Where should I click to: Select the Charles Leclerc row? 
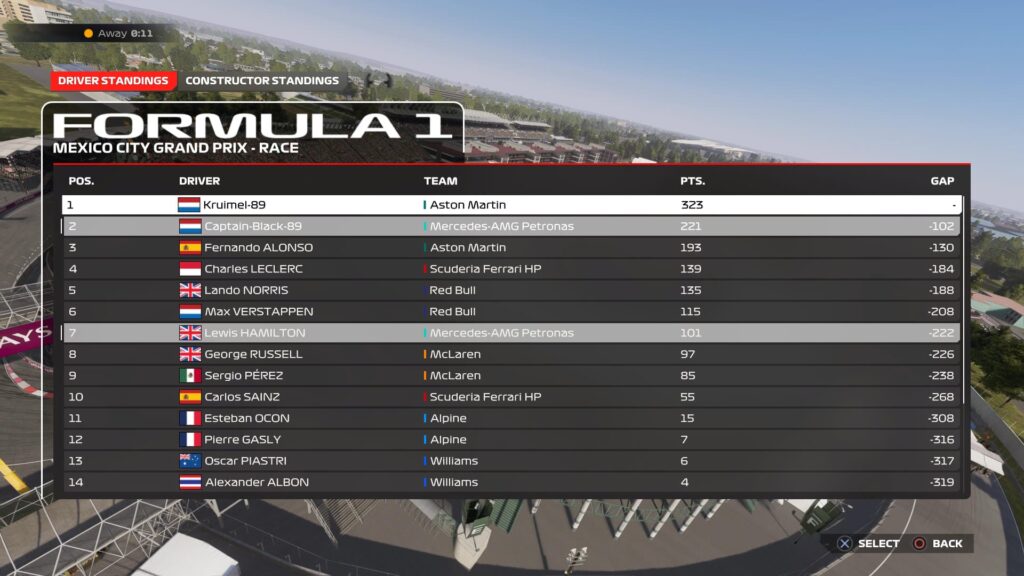point(511,269)
